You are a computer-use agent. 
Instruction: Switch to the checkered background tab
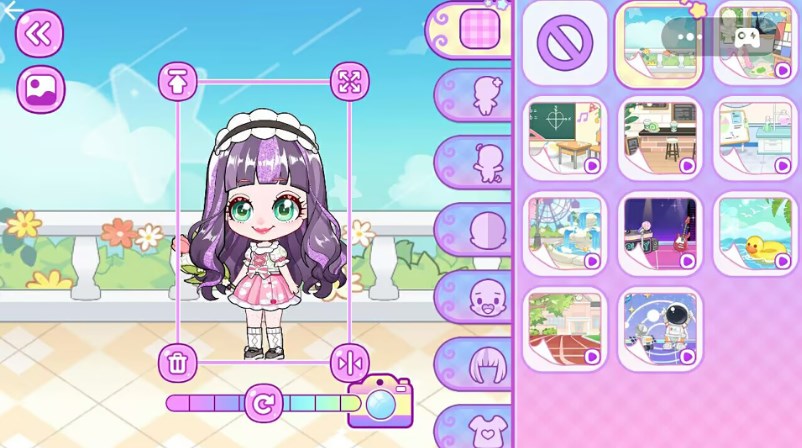pyautogui.click(x=478, y=28)
